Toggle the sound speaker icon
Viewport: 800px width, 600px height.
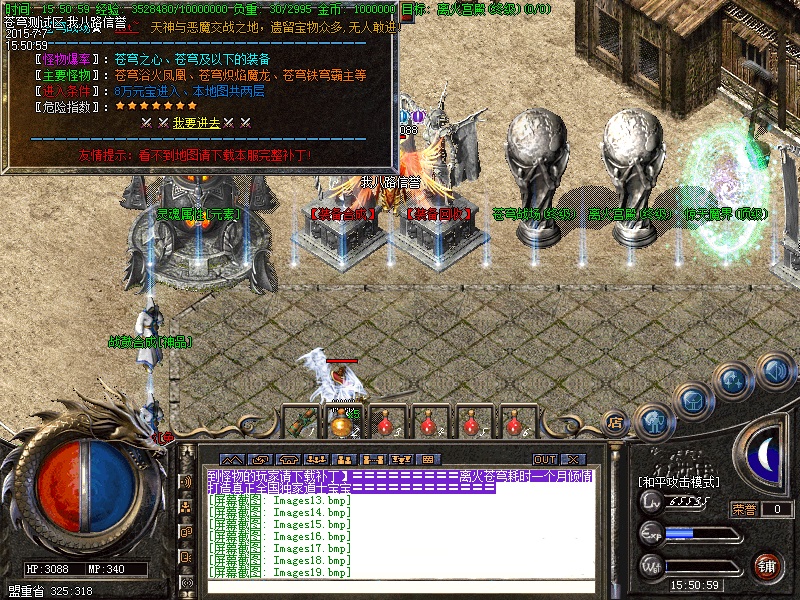click(775, 372)
